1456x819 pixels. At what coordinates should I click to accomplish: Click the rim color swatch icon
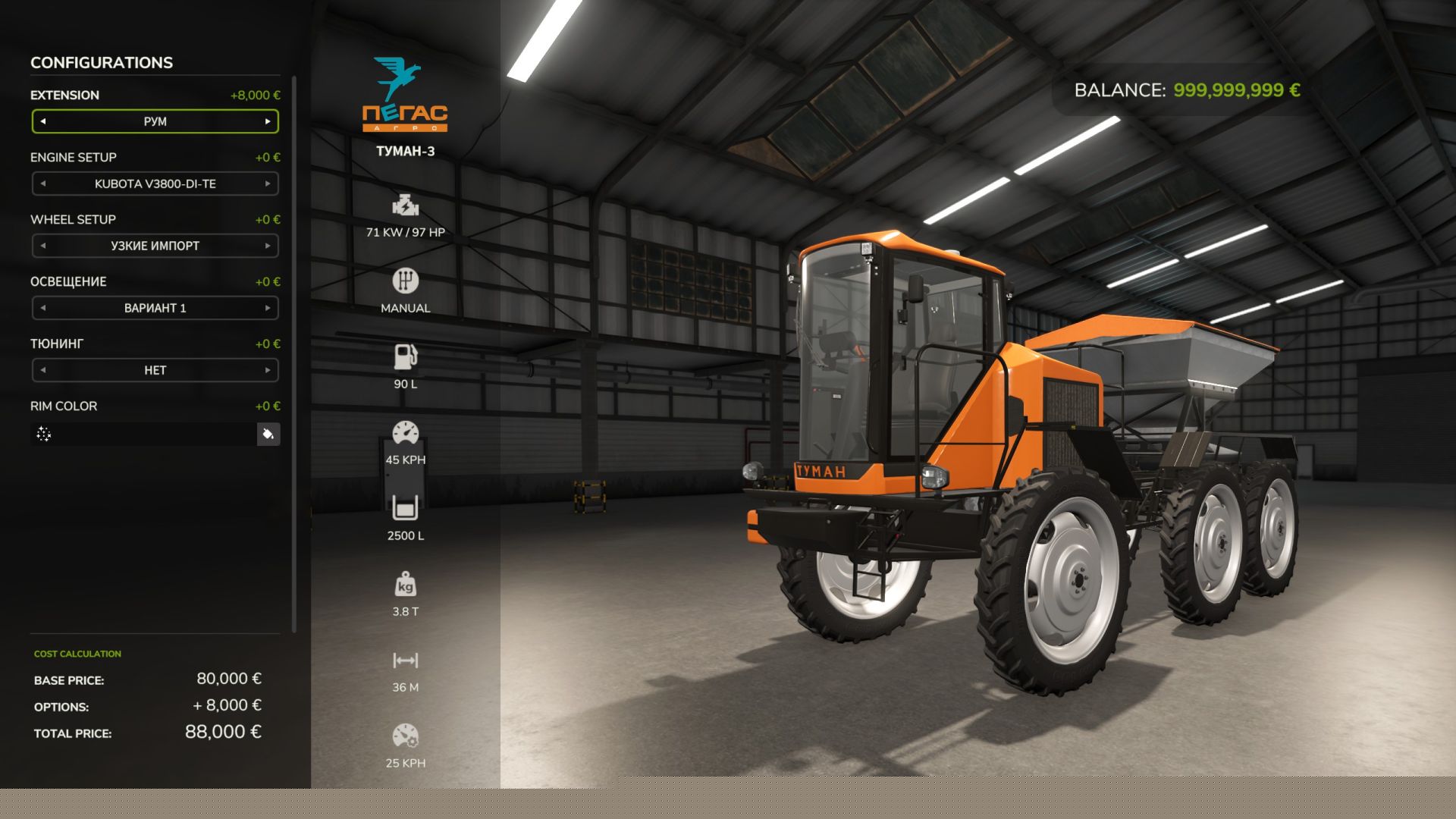(x=44, y=434)
